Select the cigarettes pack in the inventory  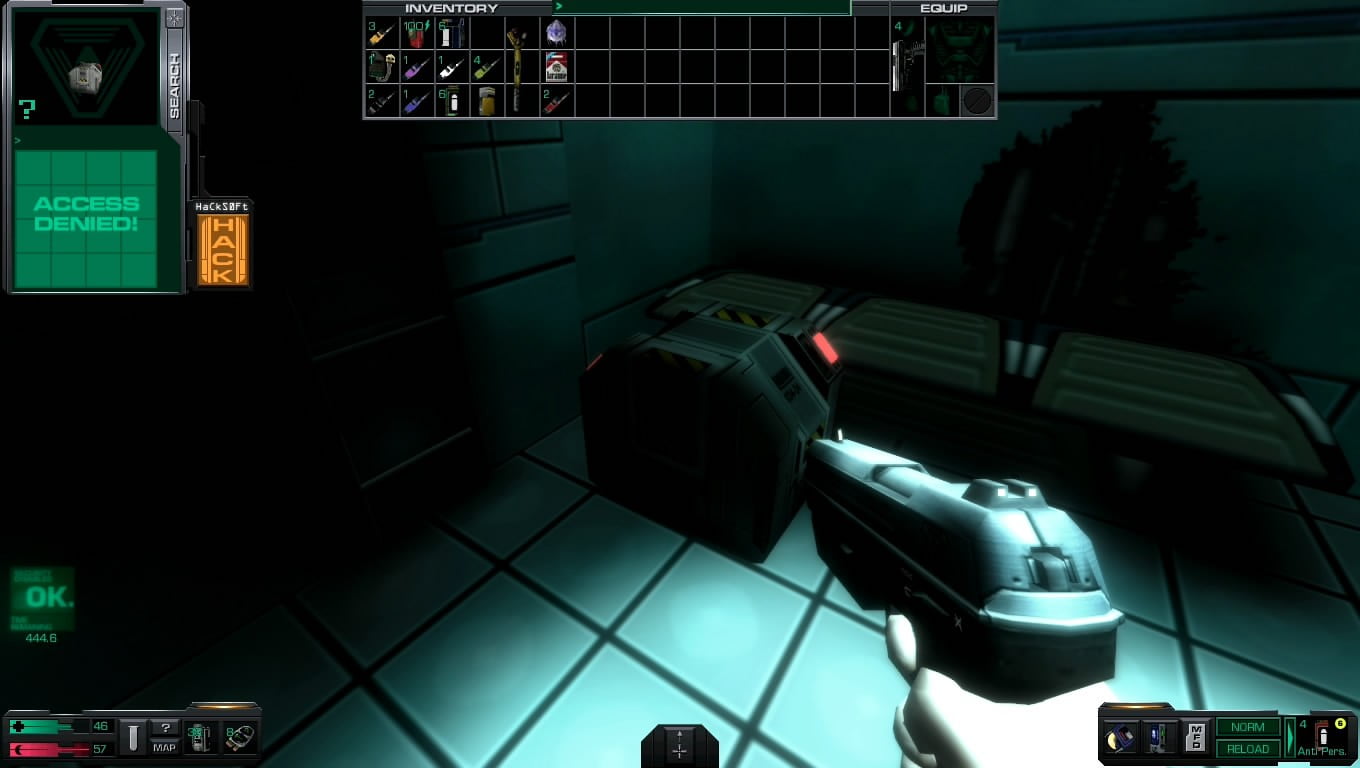click(x=557, y=67)
